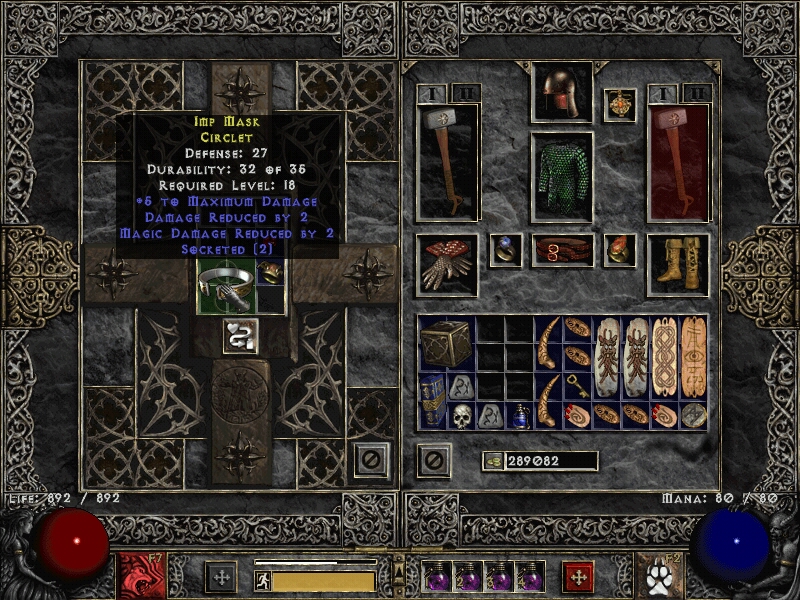The image size is (800, 600).
Task: Click the equipped boots slot
Action: [x=678, y=264]
